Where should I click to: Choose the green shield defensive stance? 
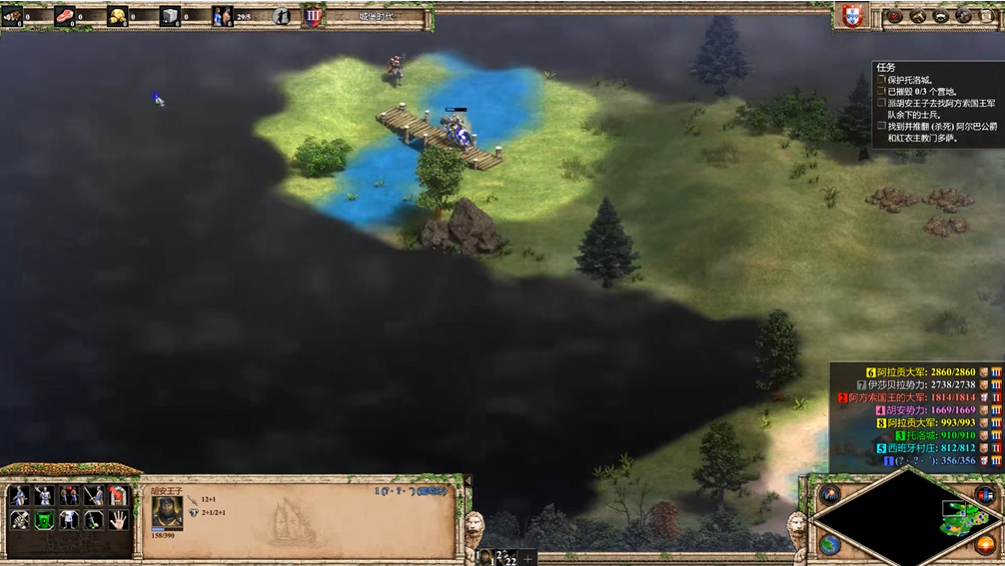tap(44, 520)
